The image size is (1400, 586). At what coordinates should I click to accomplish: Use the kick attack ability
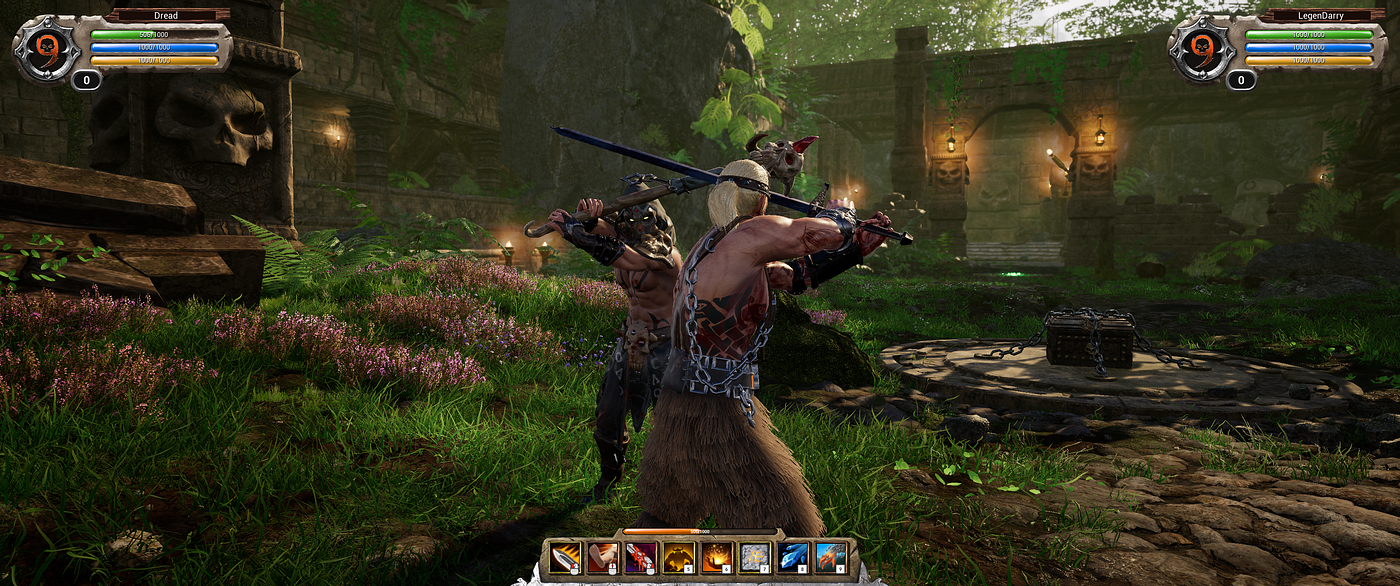(x=603, y=557)
